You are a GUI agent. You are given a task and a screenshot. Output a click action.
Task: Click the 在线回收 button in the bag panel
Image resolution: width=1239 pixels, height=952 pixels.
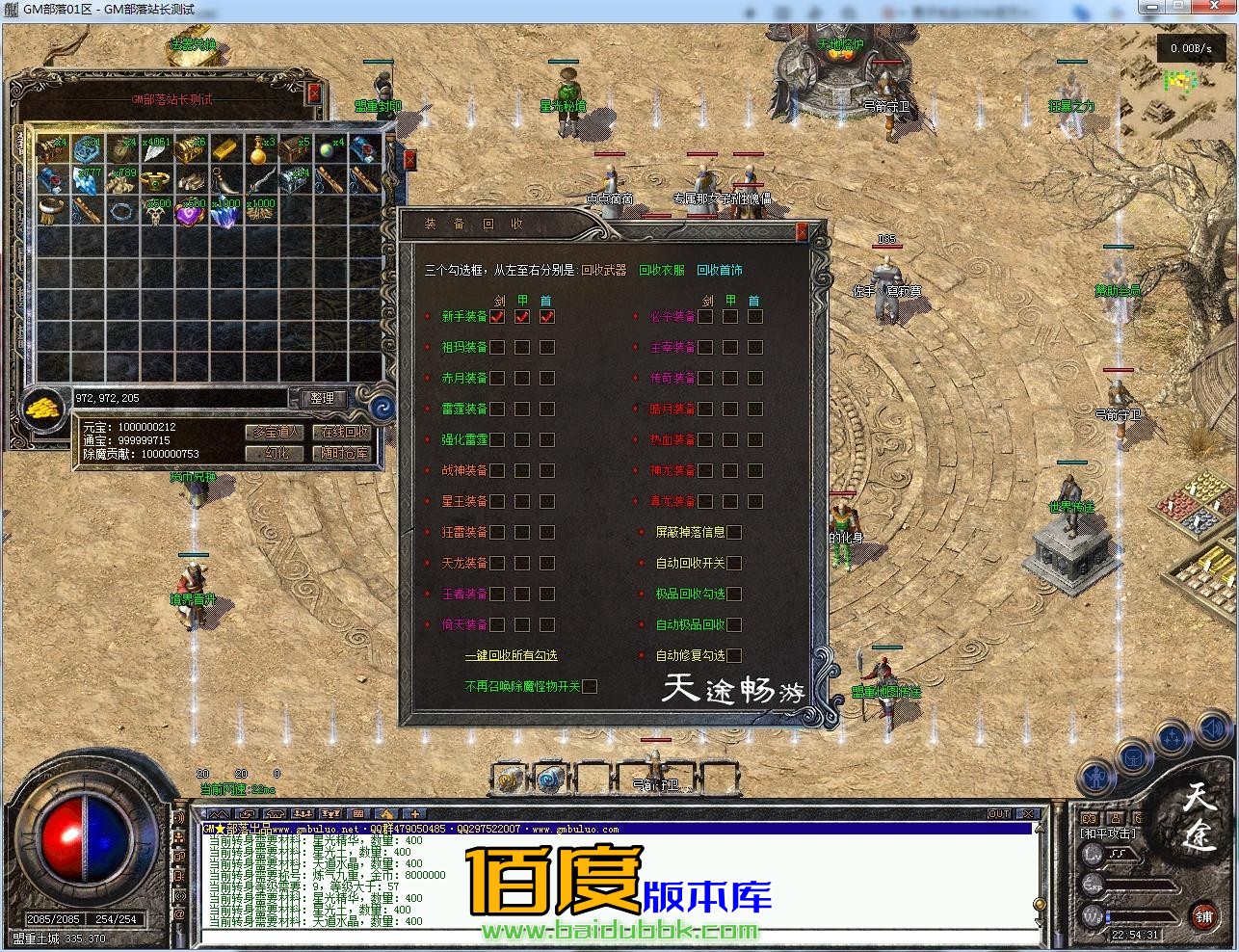343,432
